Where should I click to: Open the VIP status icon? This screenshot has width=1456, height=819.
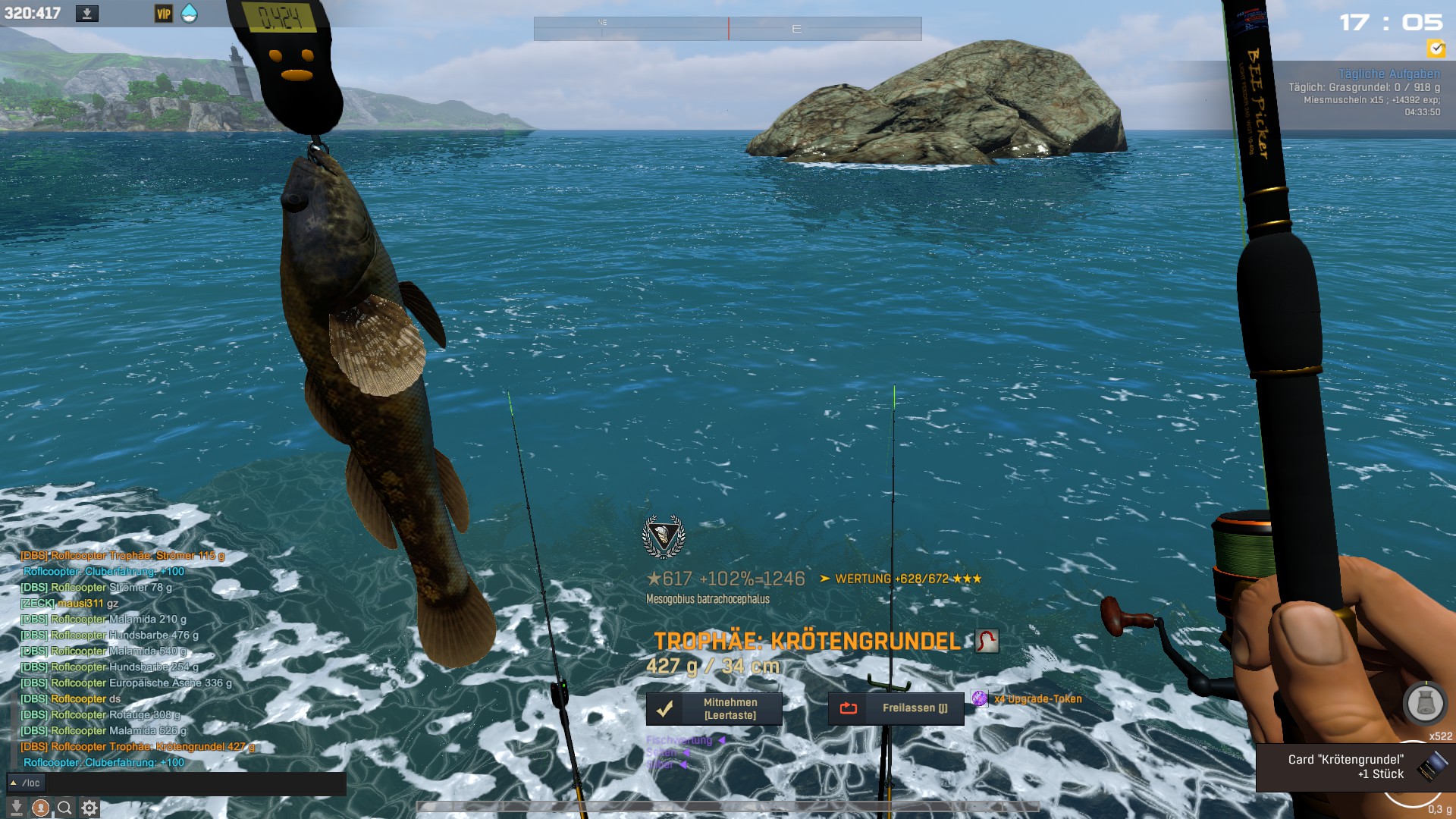(x=164, y=14)
